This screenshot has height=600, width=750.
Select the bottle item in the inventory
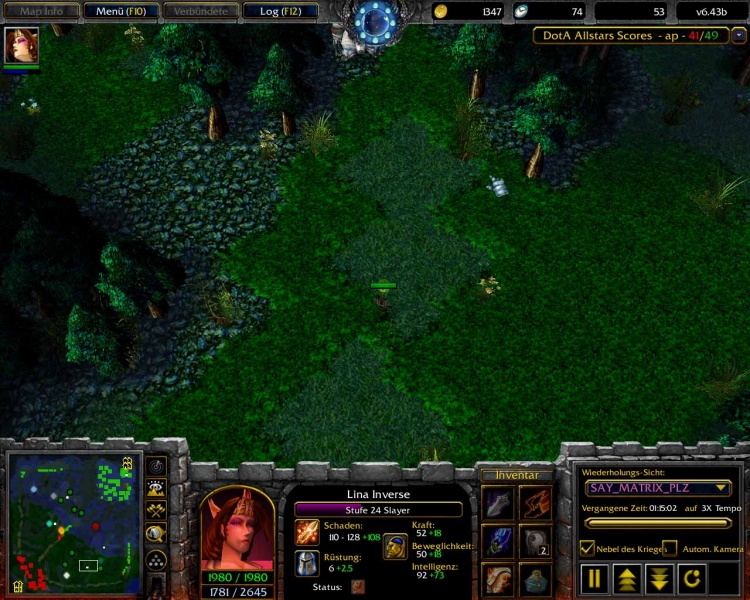[x=536, y=579]
